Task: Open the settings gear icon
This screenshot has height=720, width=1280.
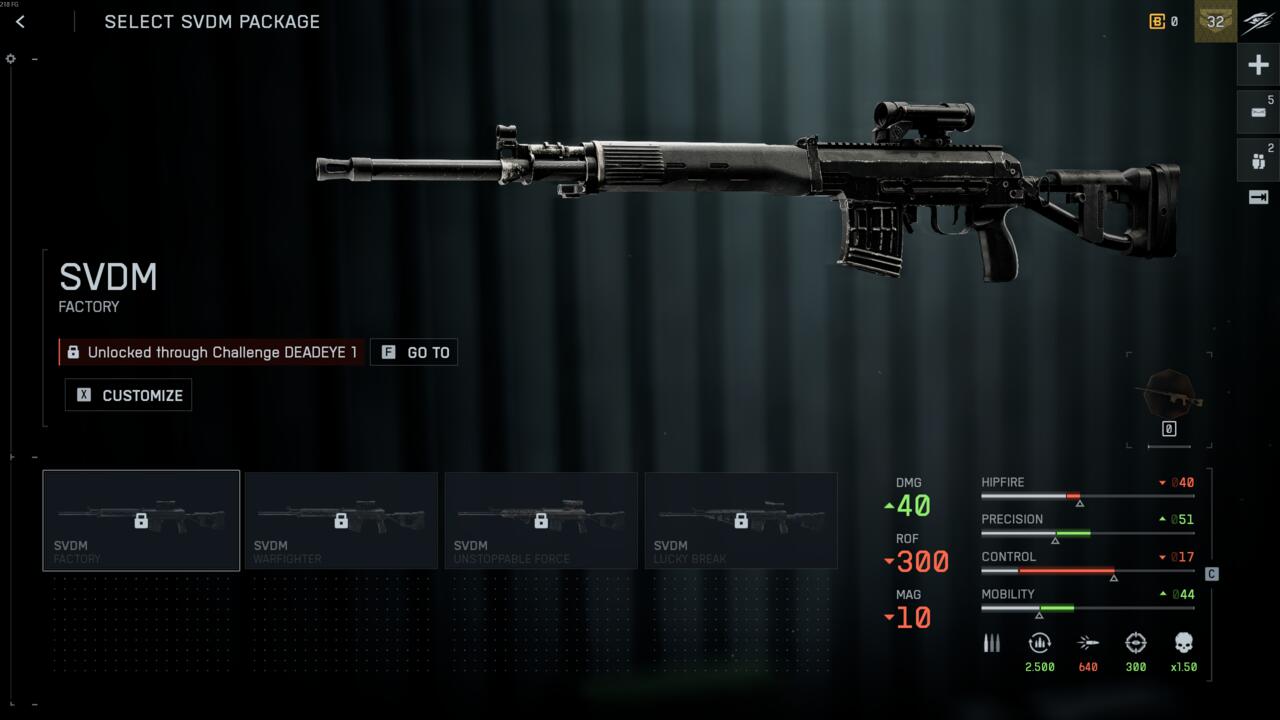Action: tap(11, 59)
